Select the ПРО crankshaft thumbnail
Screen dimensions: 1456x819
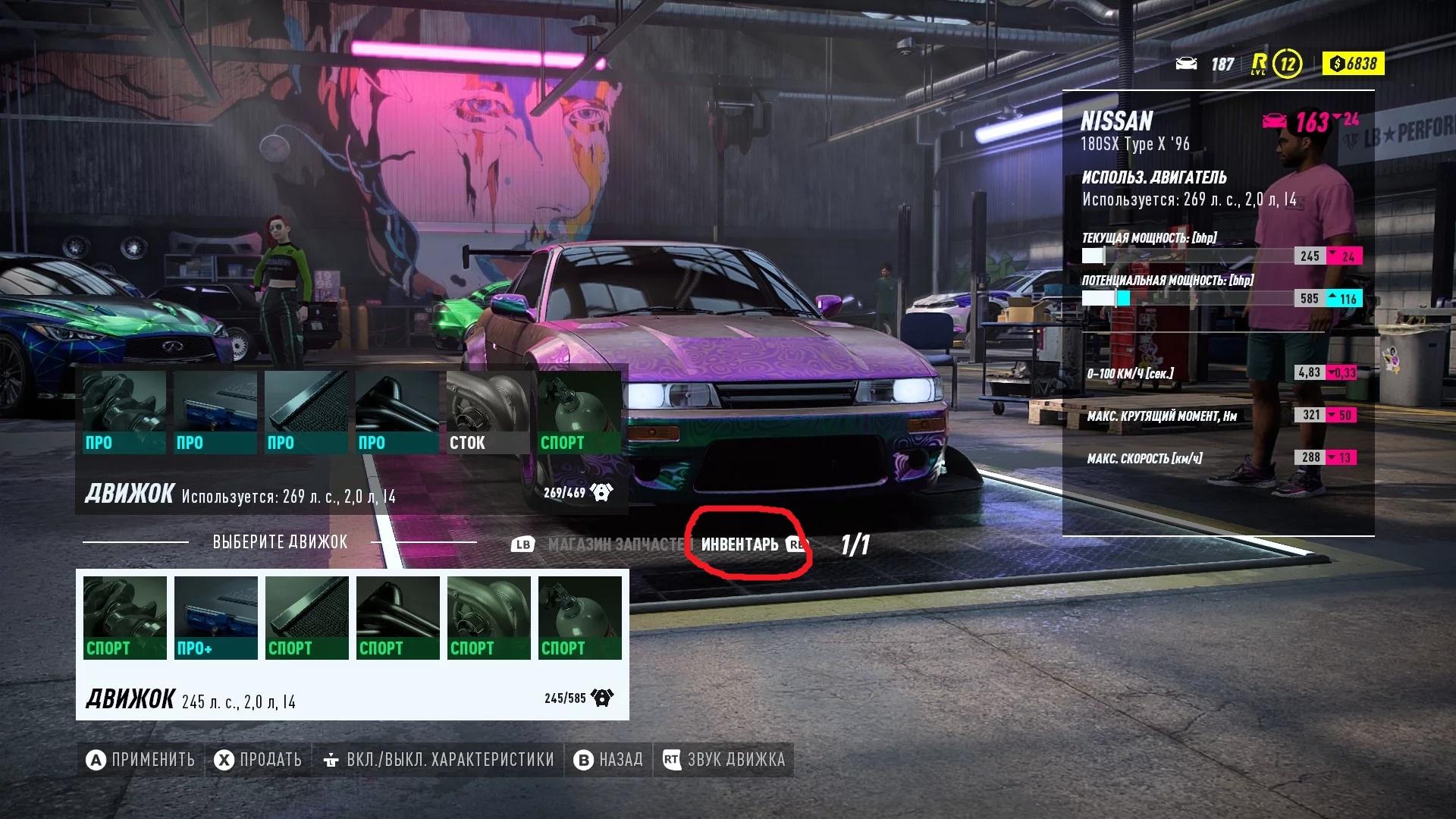[x=124, y=413]
